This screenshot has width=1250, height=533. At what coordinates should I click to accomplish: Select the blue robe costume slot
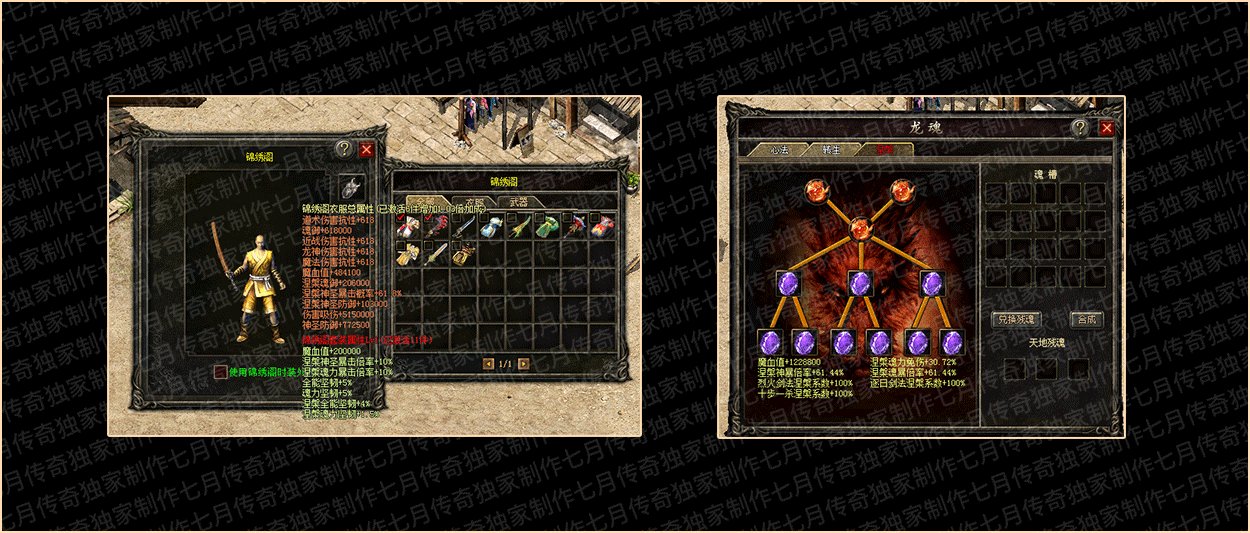coord(489,227)
